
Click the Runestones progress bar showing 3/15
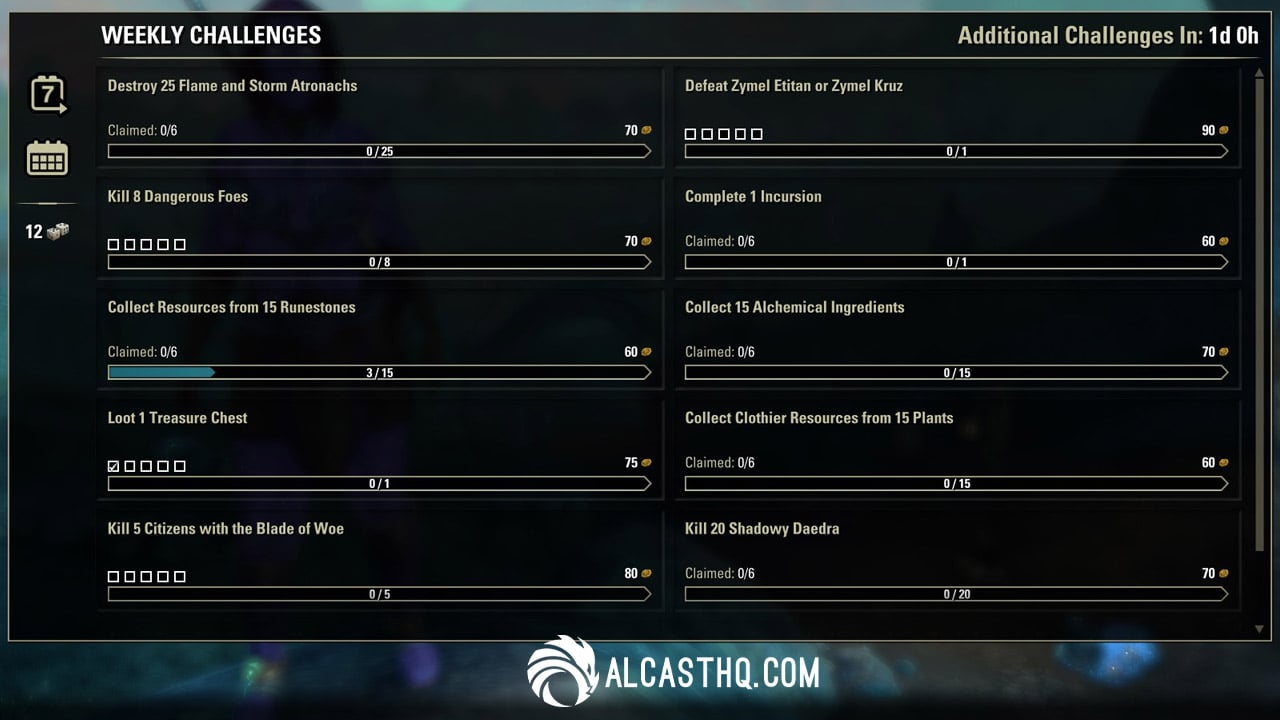tap(381, 372)
